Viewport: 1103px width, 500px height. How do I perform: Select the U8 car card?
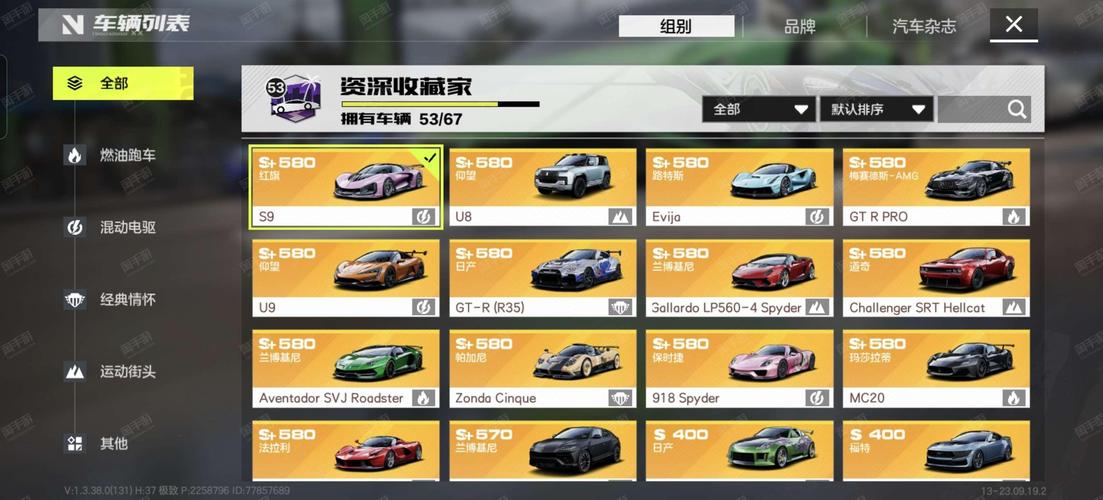point(542,188)
